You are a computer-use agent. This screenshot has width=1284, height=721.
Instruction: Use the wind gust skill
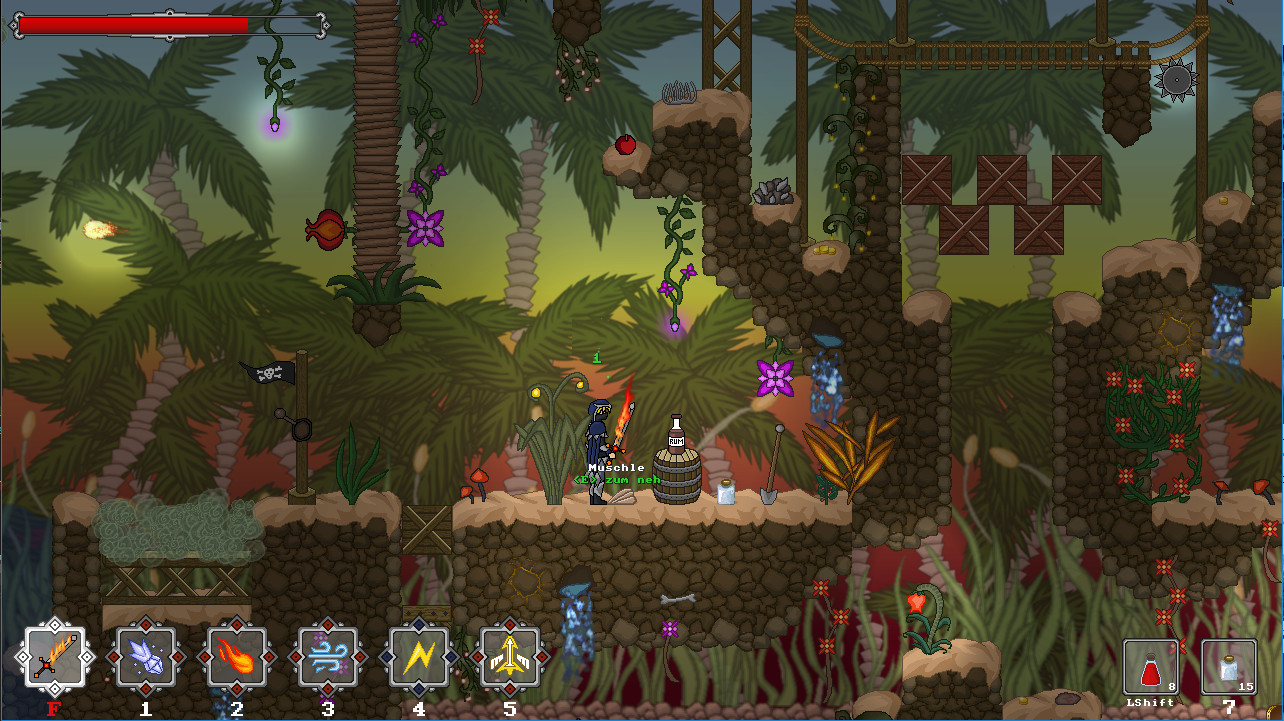327,657
